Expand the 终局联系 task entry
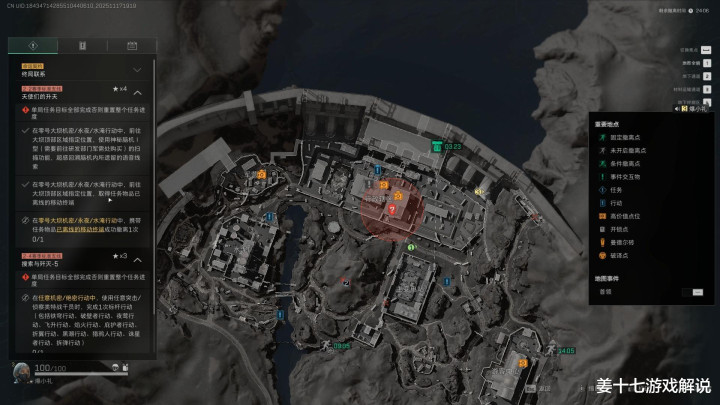The width and height of the screenshot is (720, 405). coord(137,70)
